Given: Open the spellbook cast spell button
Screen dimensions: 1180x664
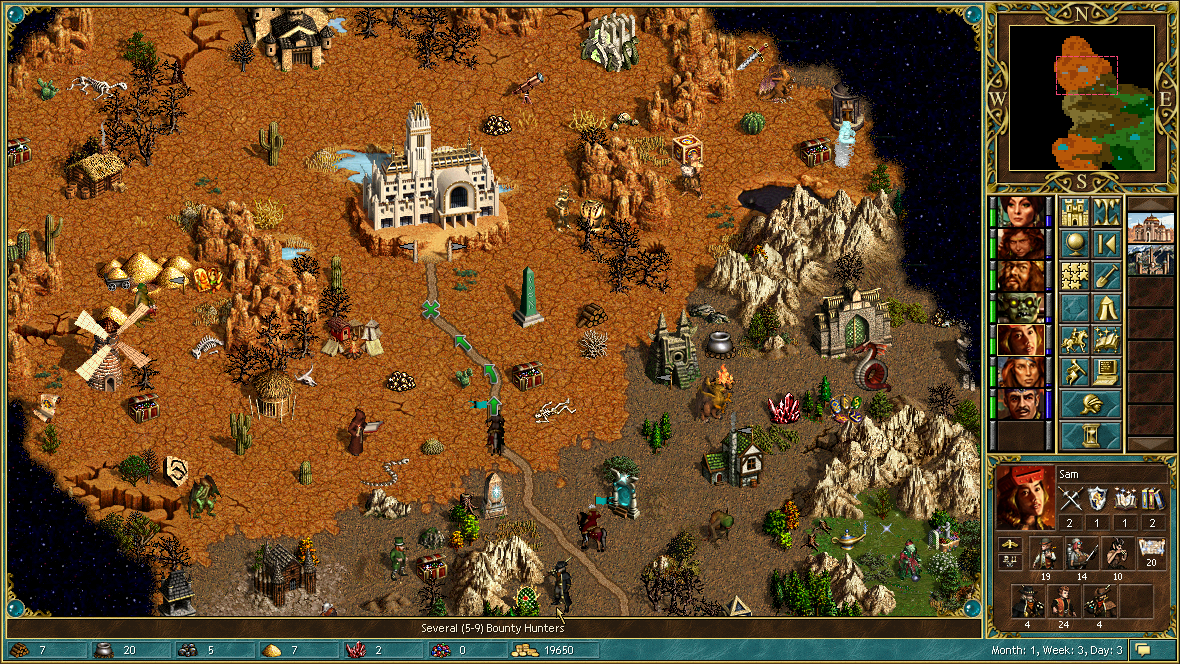Looking at the screenshot, I should click(x=1106, y=340).
